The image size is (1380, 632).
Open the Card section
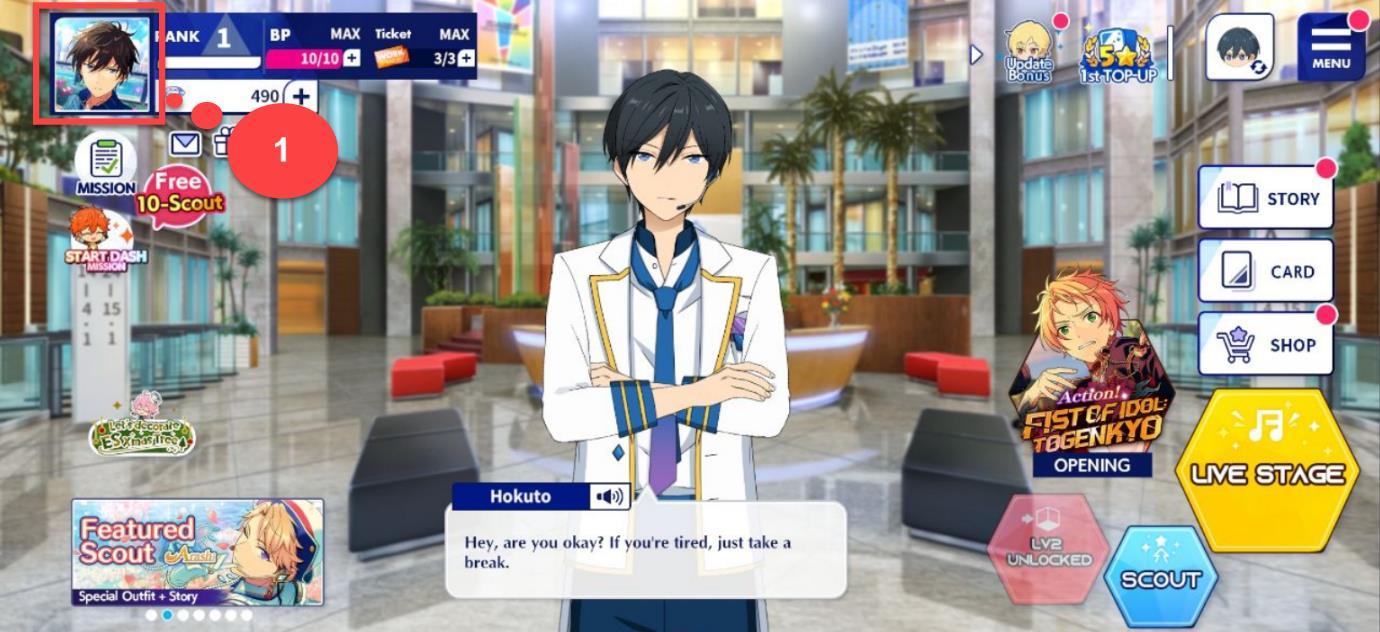click(1266, 271)
